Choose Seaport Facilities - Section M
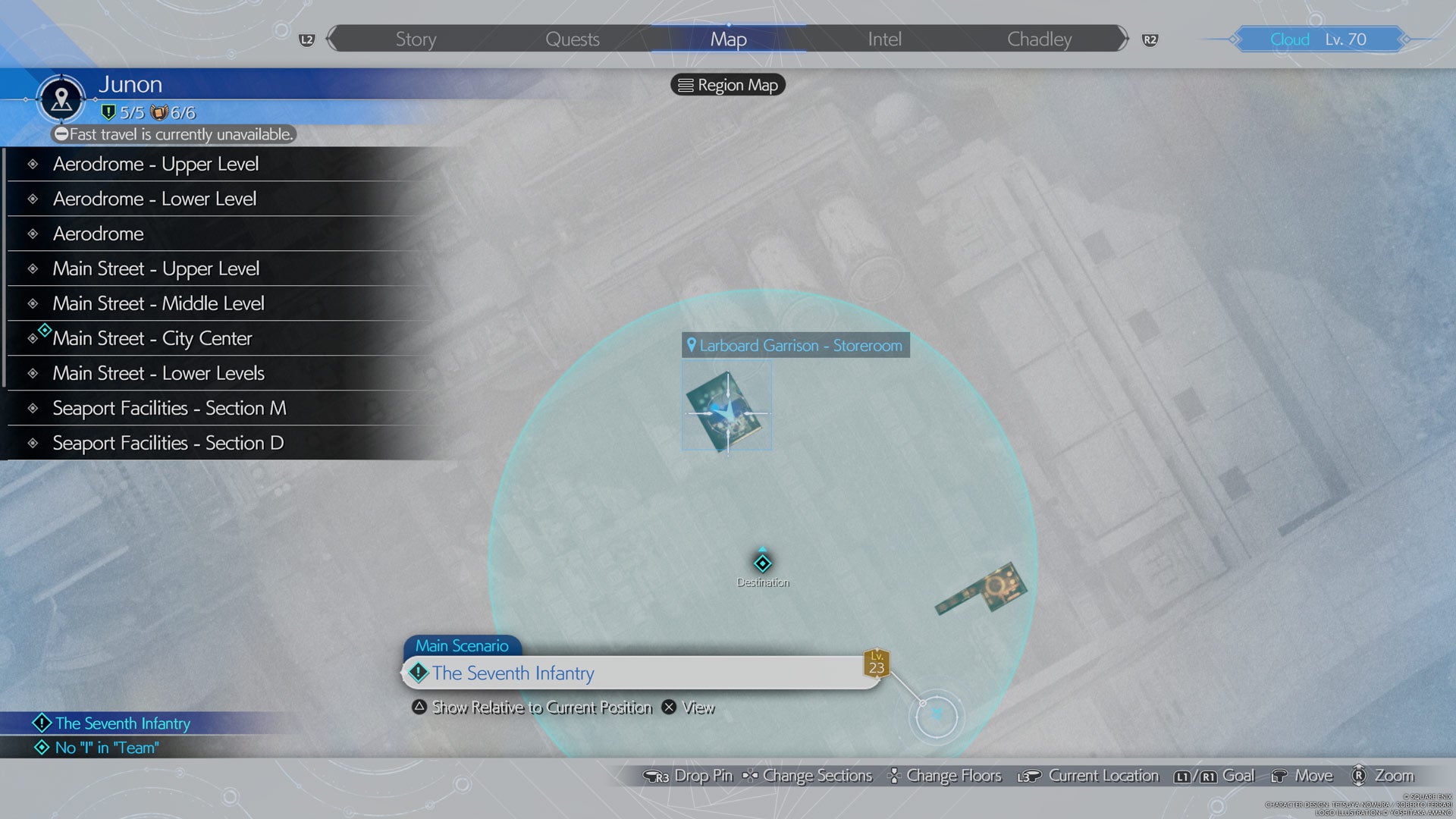 pyautogui.click(x=169, y=408)
